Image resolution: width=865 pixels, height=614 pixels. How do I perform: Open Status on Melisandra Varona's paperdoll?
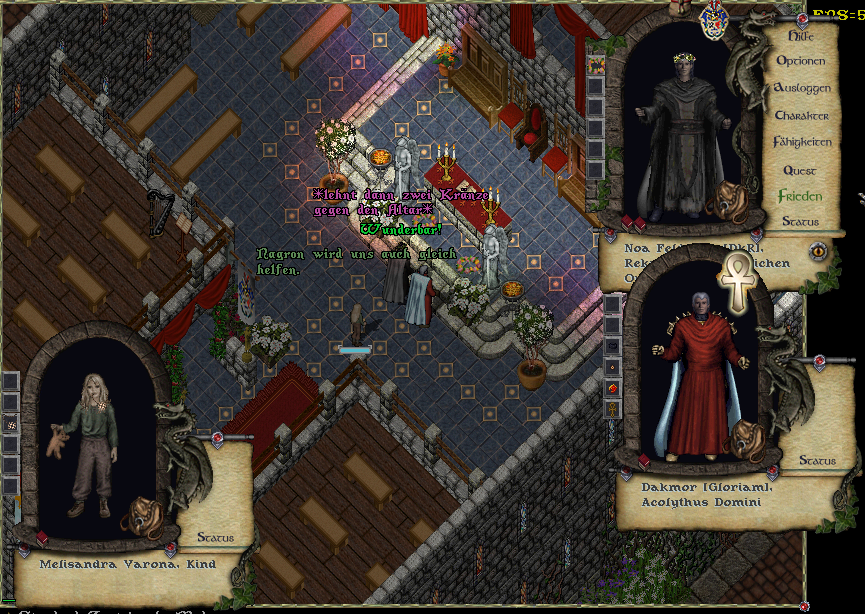tap(215, 538)
